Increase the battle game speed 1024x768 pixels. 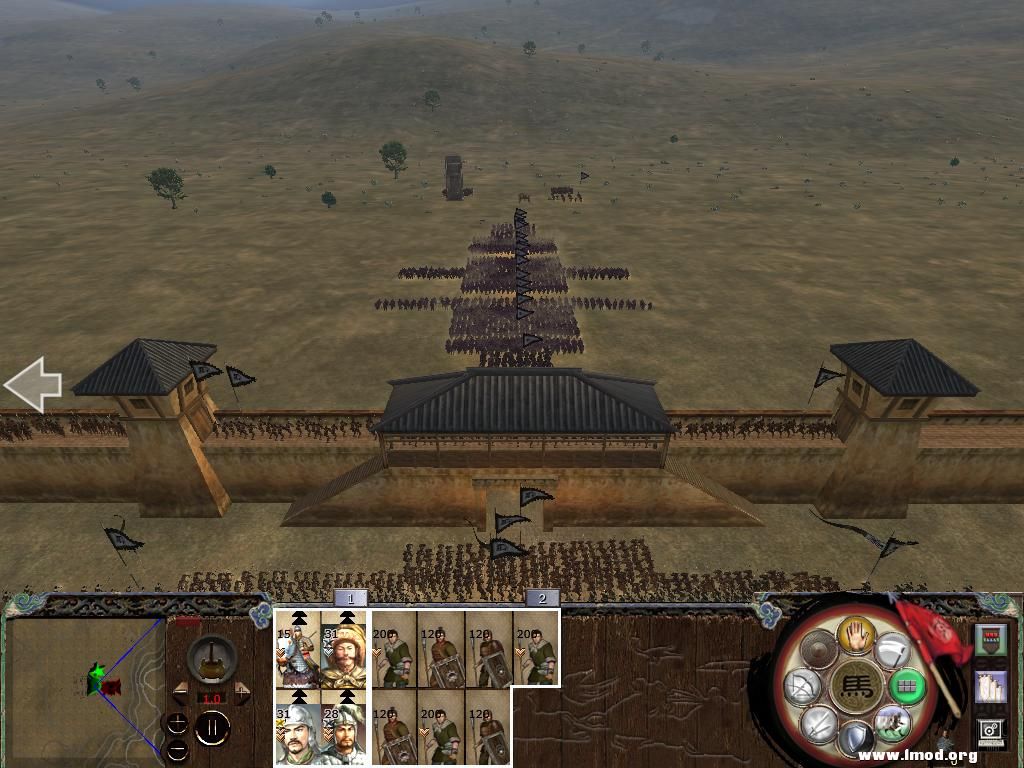[242, 693]
